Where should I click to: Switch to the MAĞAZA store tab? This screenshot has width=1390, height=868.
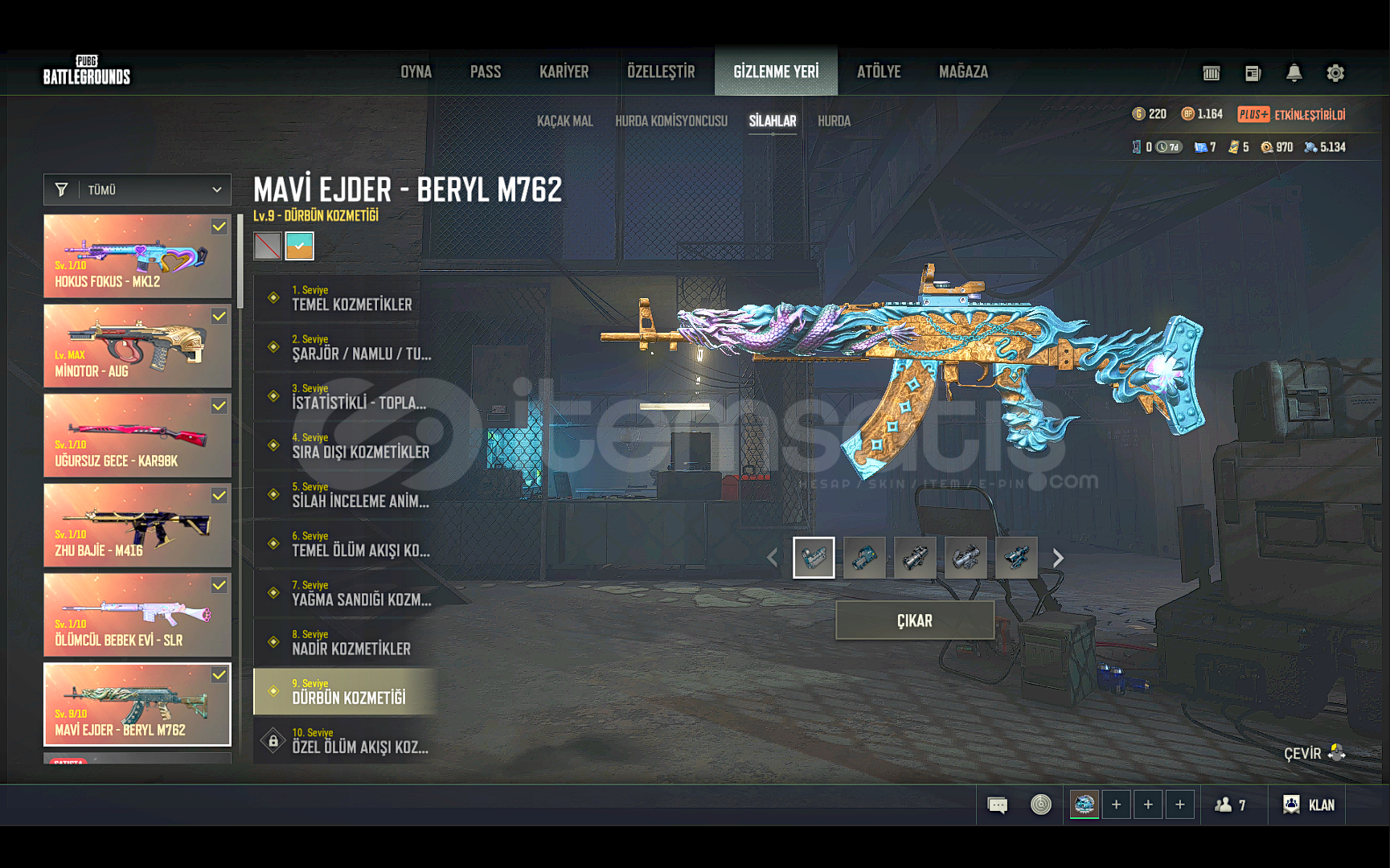coord(963,72)
